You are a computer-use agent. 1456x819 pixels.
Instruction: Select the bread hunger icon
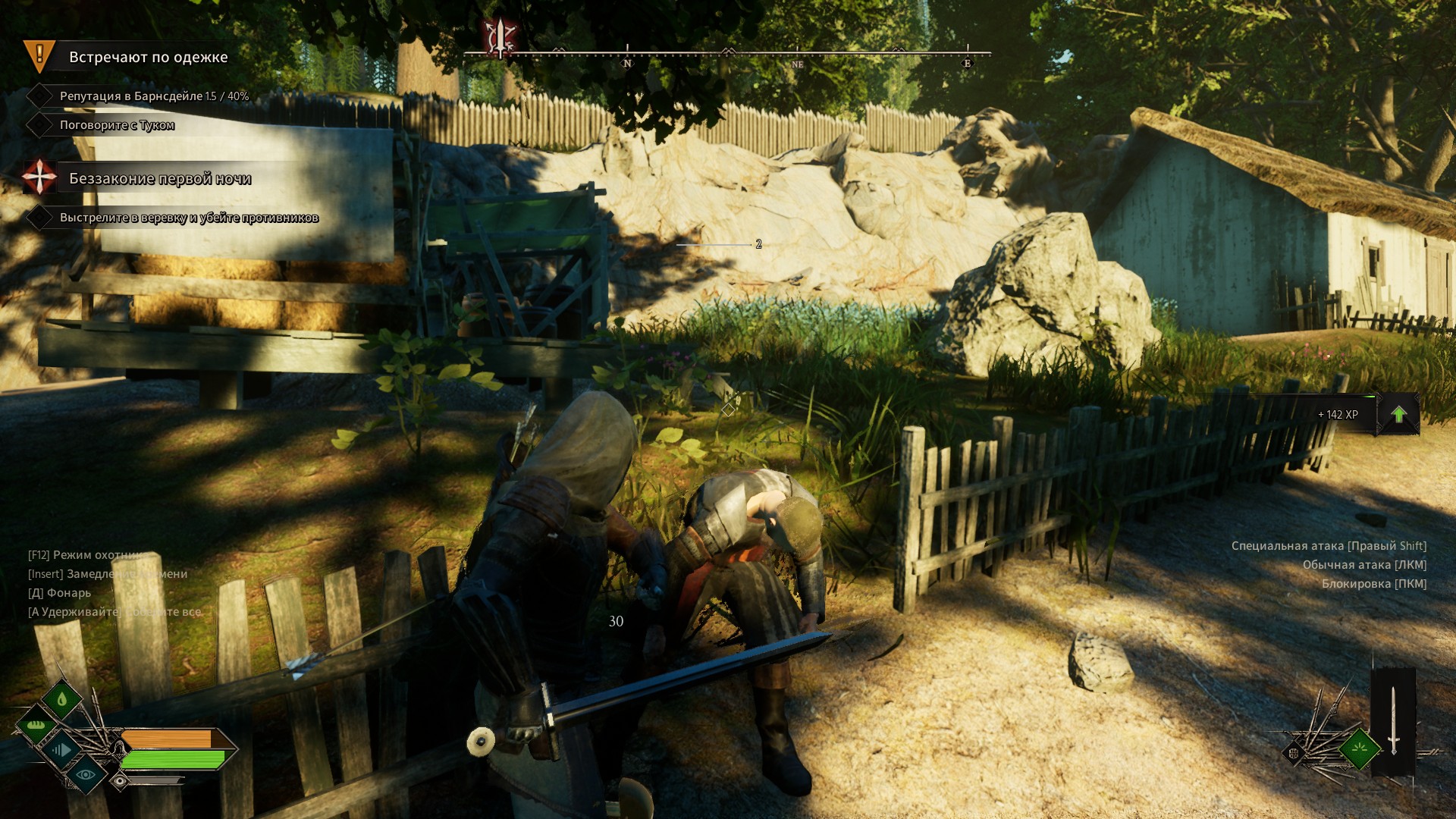36,725
